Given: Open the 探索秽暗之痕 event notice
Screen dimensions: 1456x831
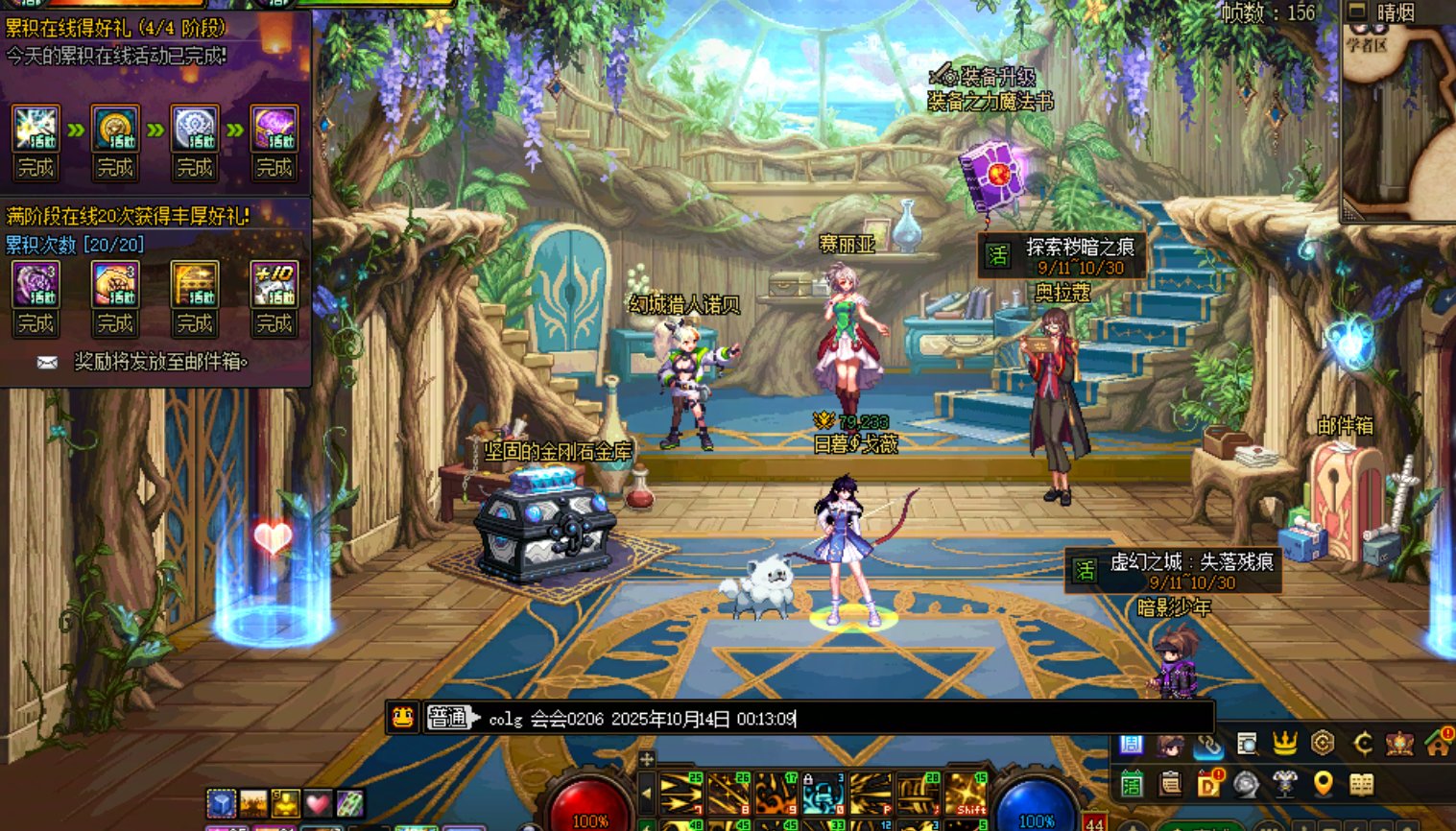Looking at the screenshot, I should (1062, 256).
